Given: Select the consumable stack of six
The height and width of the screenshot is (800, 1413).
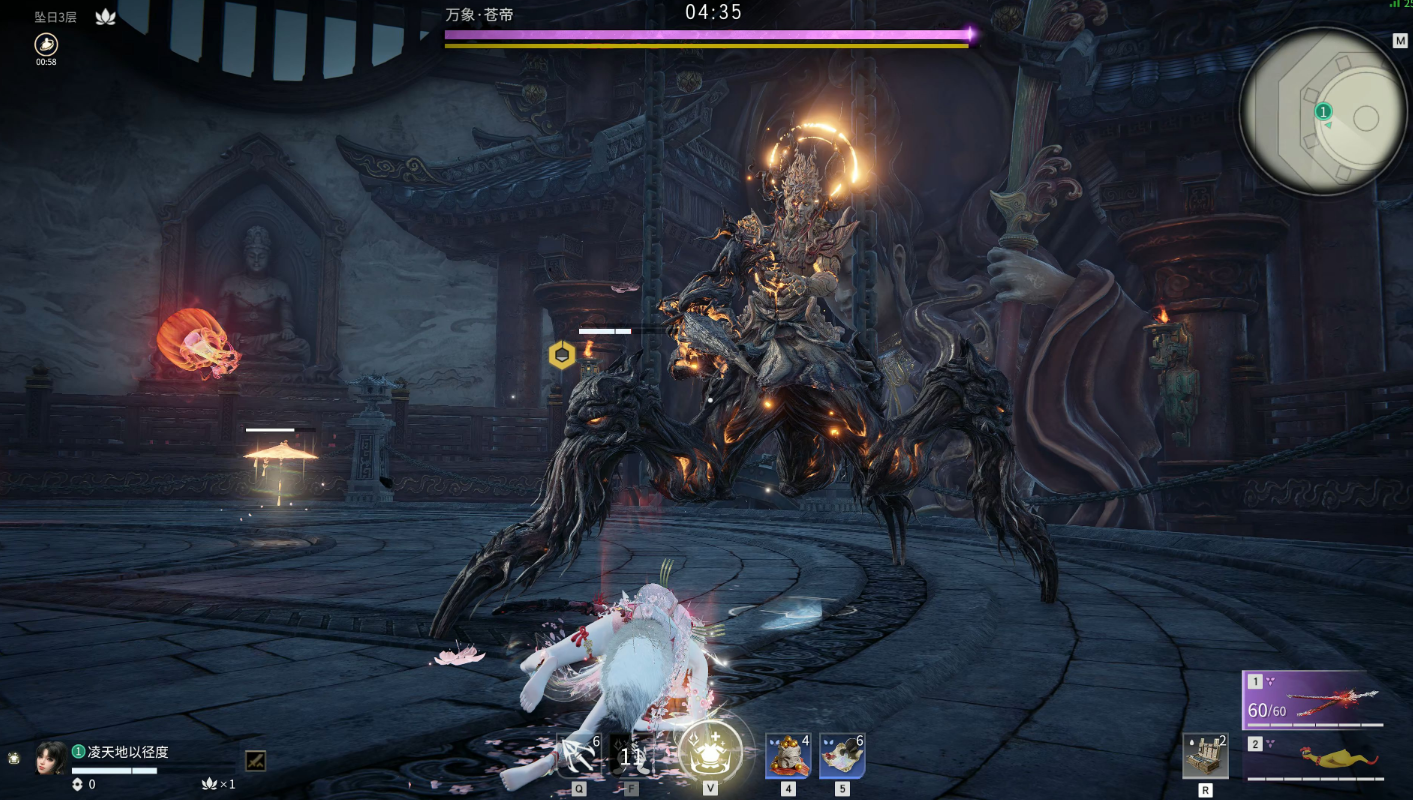Looking at the screenshot, I should (x=842, y=756).
